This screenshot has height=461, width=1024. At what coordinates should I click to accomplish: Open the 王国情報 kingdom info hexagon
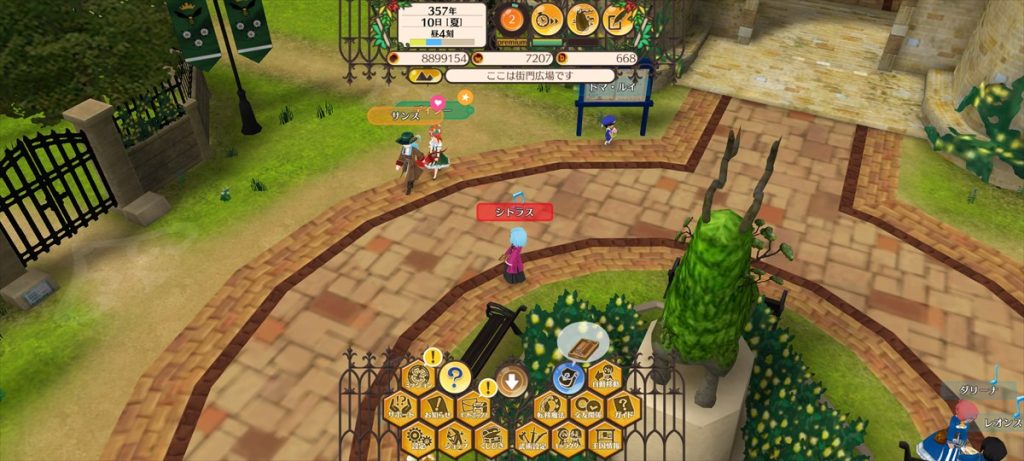pos(605,437)
